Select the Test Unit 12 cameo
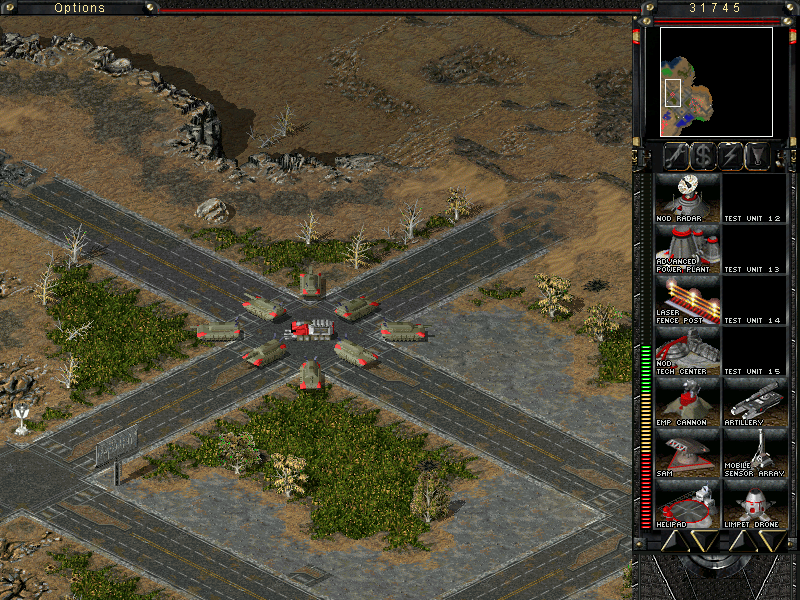800x600 pixels. (755, 197)
